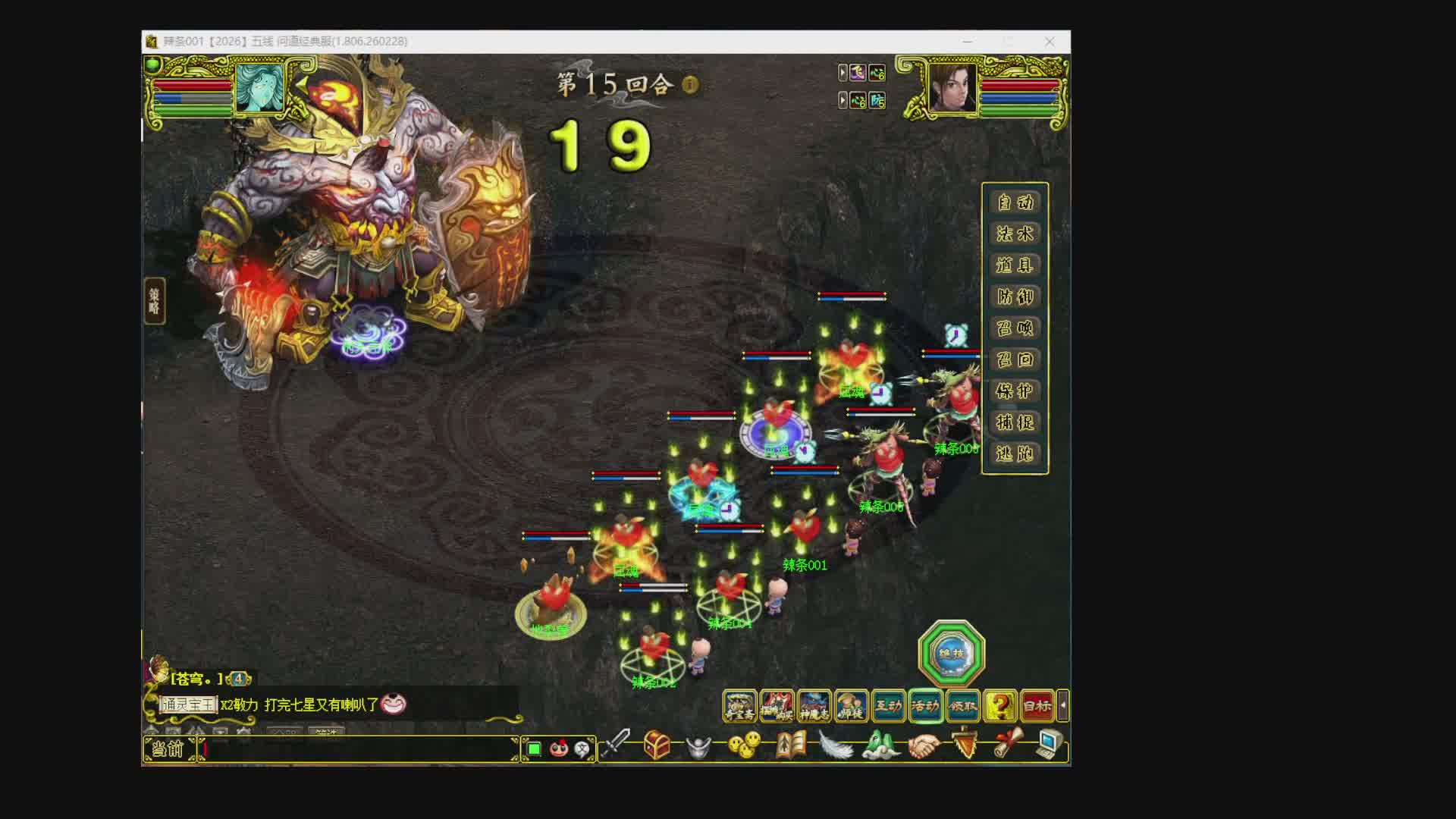Open the handshake icon in the toolbar
The image size is (1456, 819).
click(x=923, y=746)
